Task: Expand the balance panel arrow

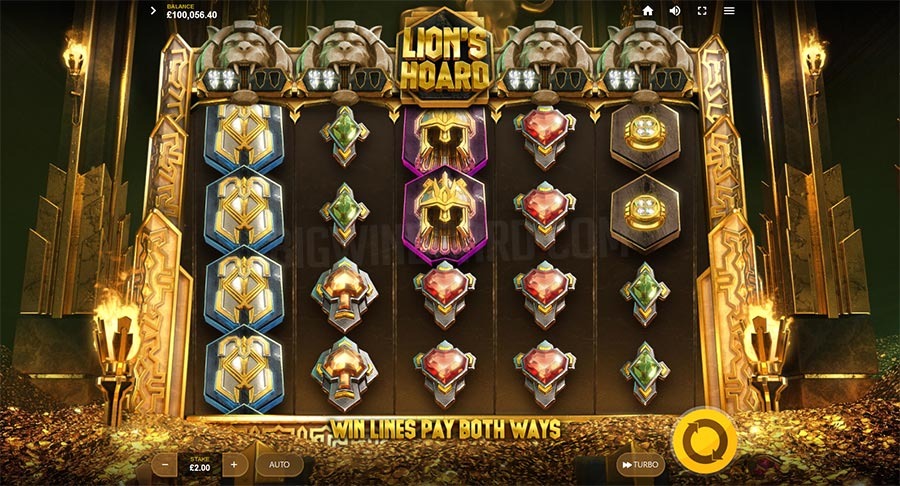Action: point(153,11)
